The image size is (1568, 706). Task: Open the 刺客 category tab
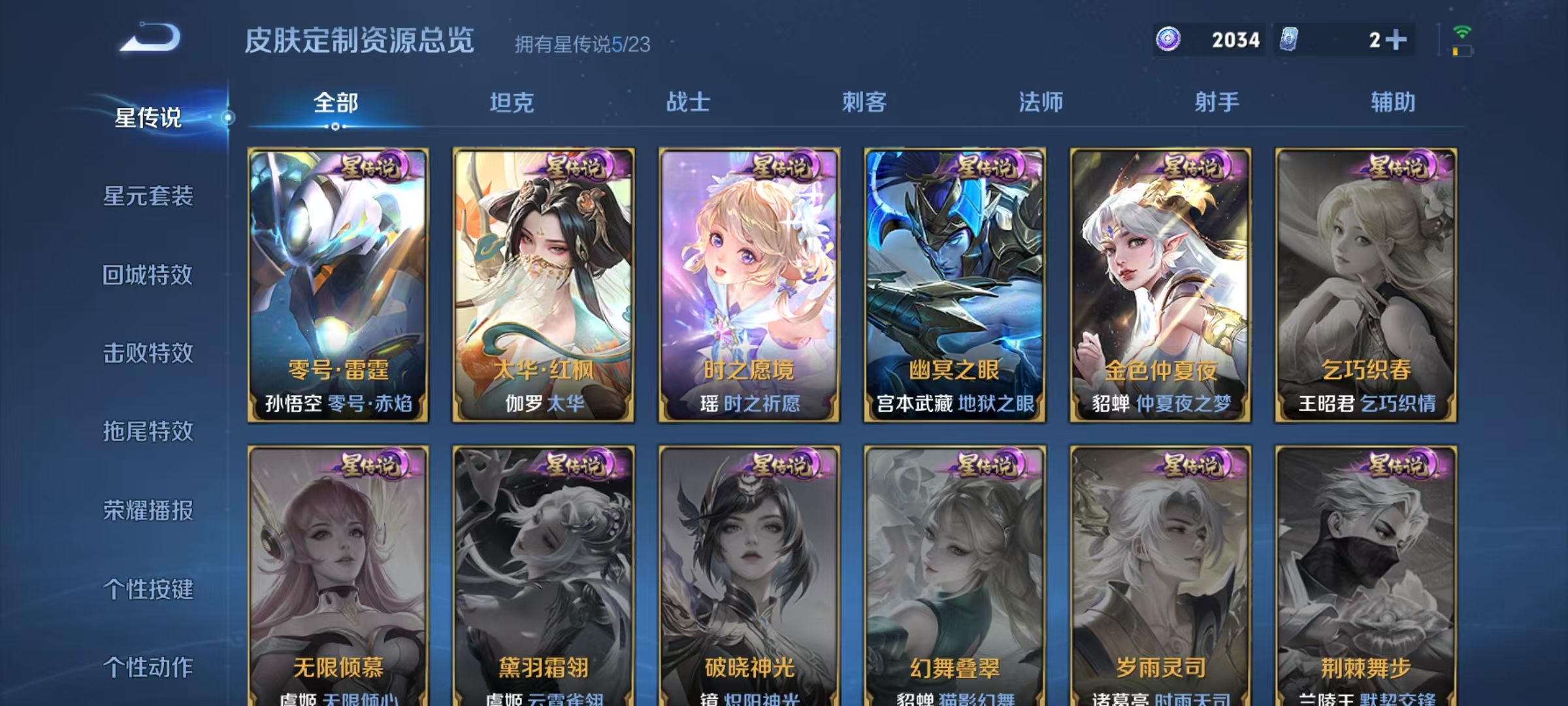coord(864,102)
